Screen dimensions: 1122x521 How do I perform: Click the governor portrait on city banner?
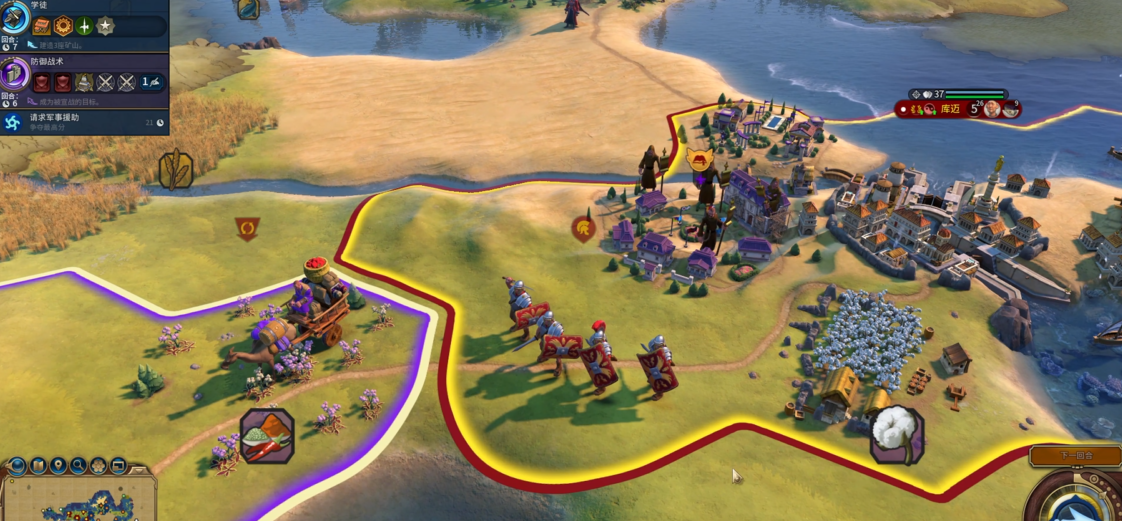(991, 108)
